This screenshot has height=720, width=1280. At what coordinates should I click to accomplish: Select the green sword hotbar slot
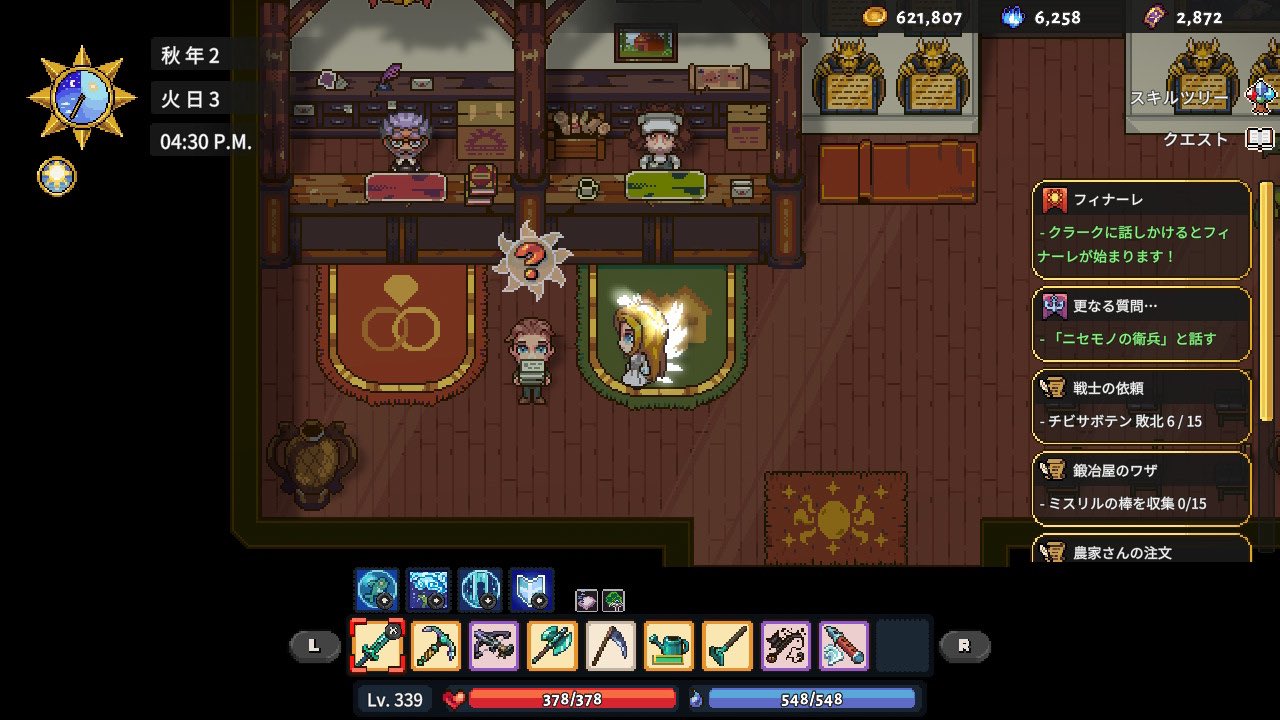click(x=378, y=646)
